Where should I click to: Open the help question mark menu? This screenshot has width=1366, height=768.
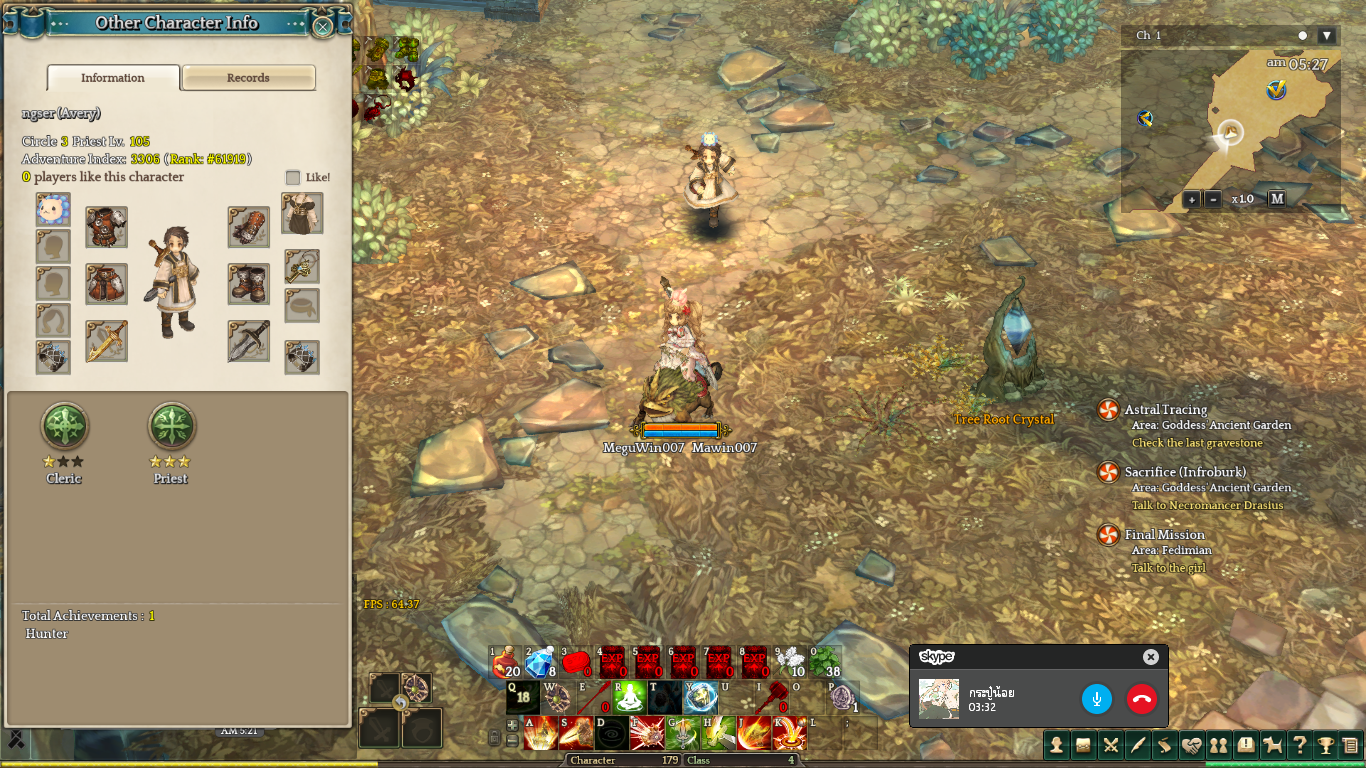pos(1299,744)
